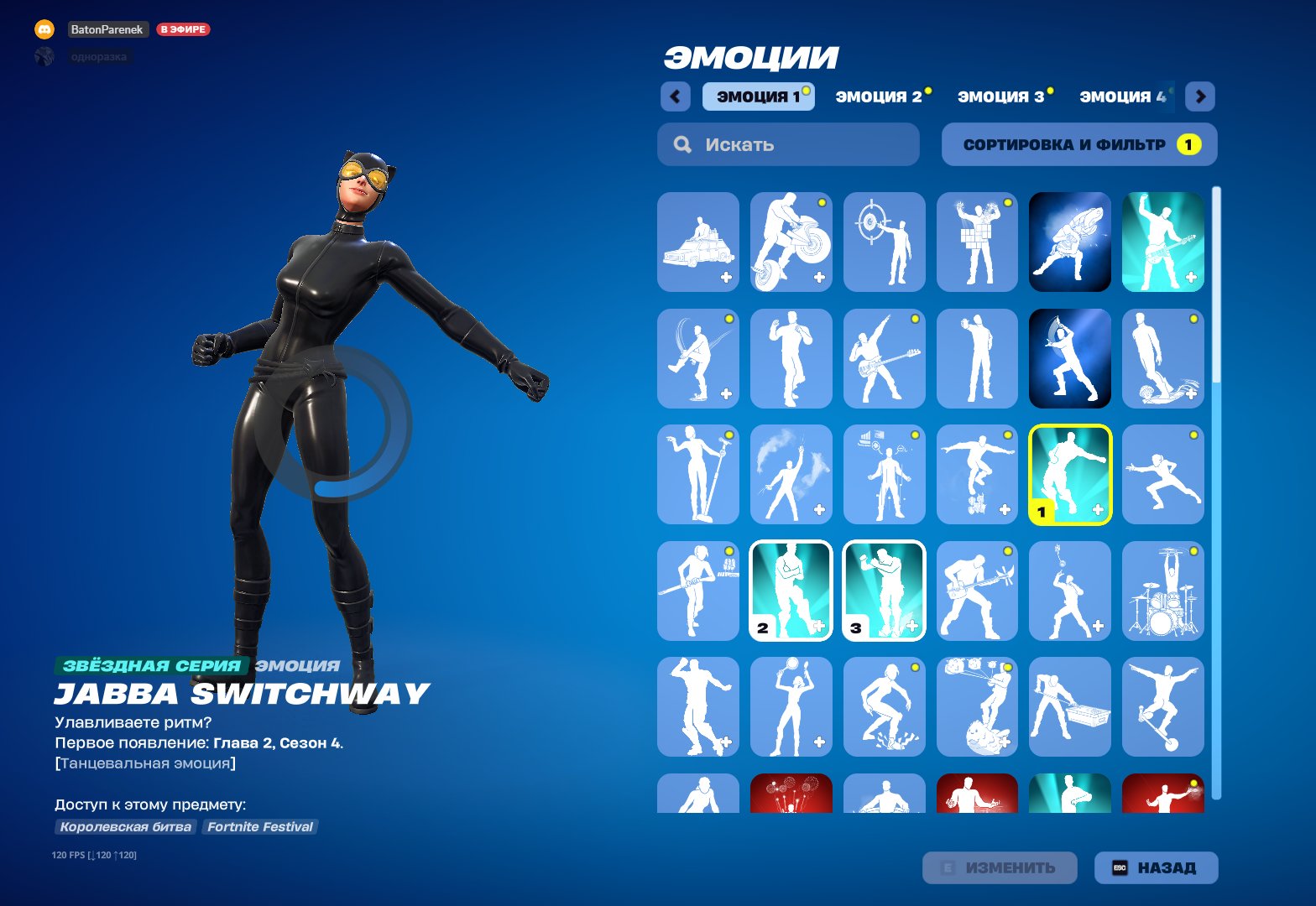This screenshot has height=906, width=1316.
Task: Switch to the ЭМОЦИЯ 2 tab
Action: click(878, 96)
